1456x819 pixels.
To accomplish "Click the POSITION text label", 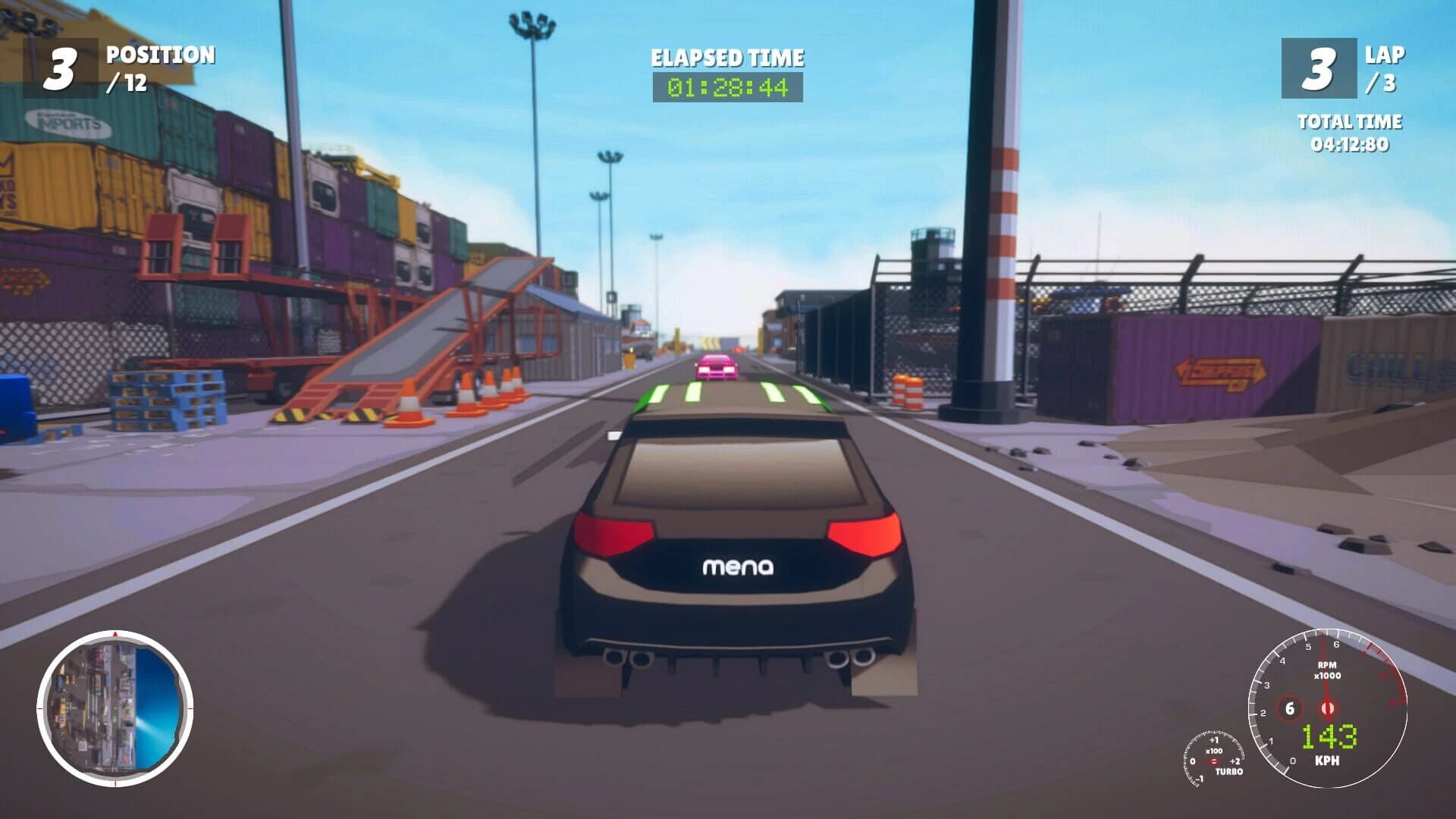I will 159,55.
